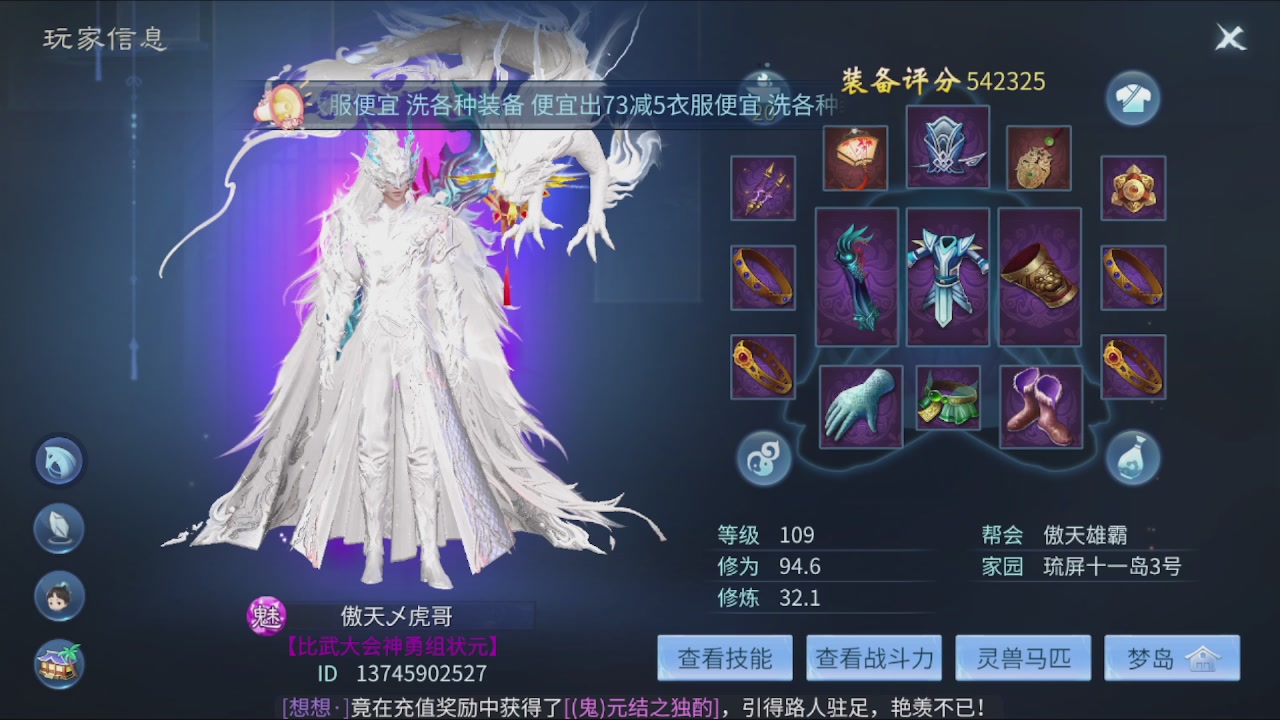1280x720 pixels.
Task: Open the 灵兽马匹 panel
Action: pos(1023,657)
